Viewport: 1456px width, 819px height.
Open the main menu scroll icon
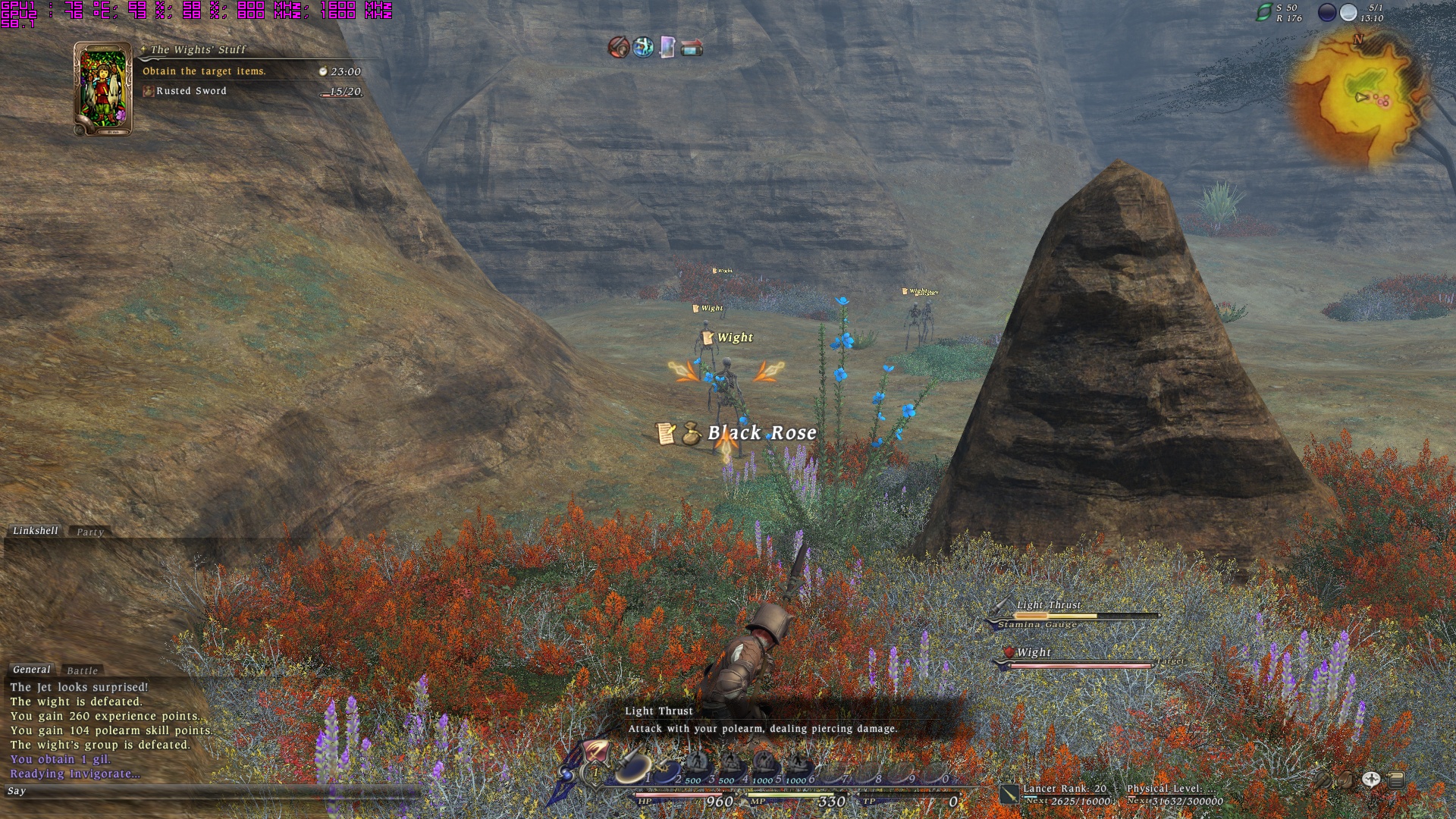click(1396, 779)
